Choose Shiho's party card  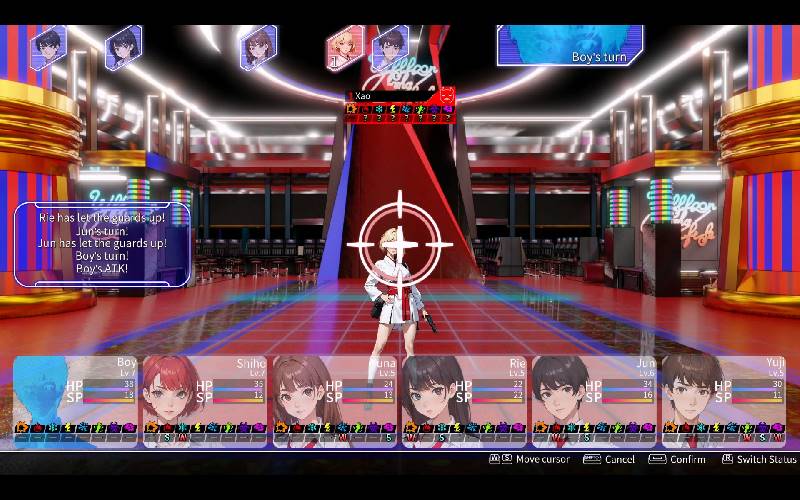point(206,400)
